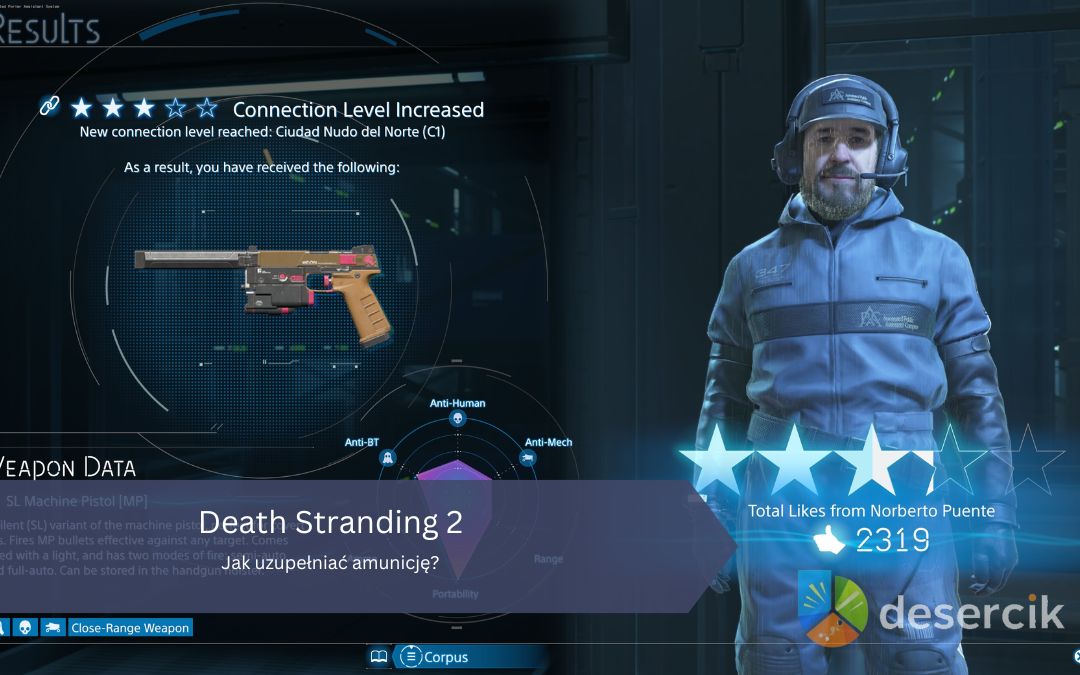Image resolution: width=1080 pixels, height=675 pixels.
Task: Open the desercik site logo
Action: coord(931,610)
